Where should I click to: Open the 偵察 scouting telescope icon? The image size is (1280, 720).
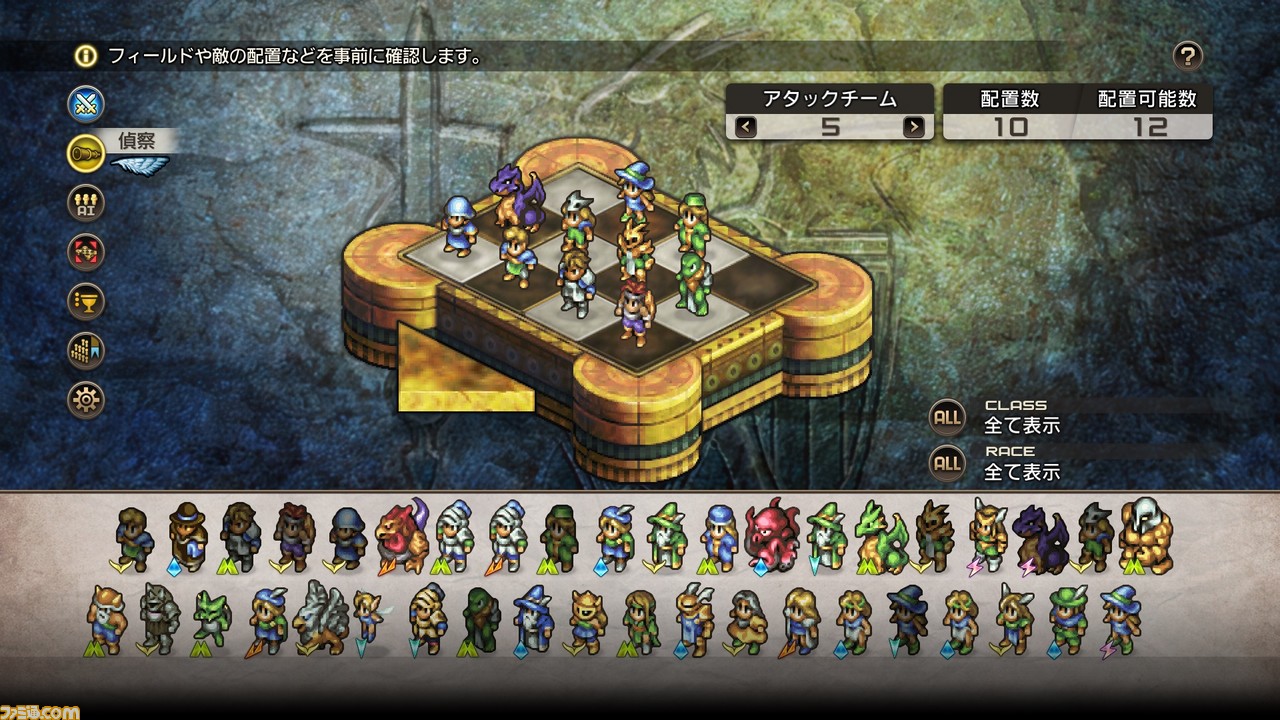85,153
